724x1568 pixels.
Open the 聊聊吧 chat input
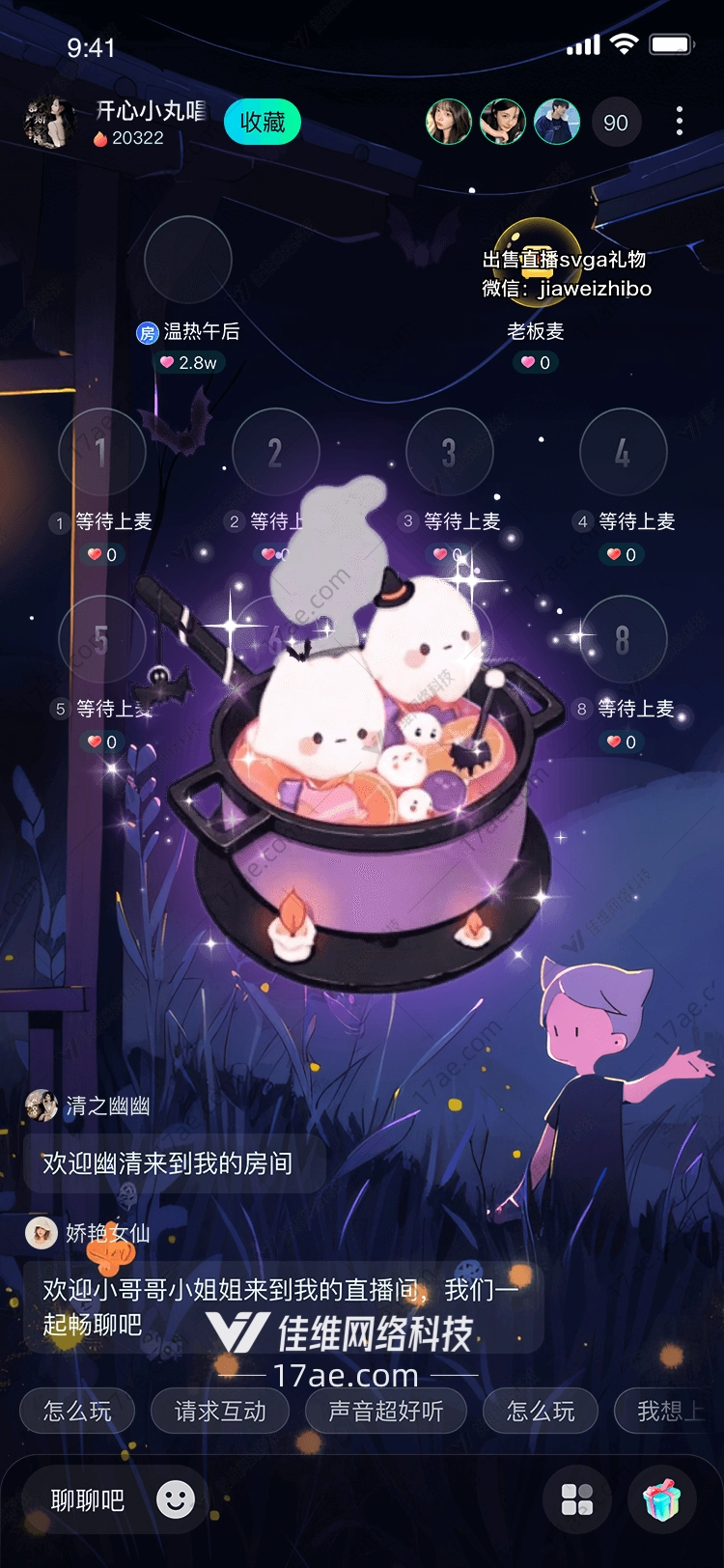coord(88,1500)
